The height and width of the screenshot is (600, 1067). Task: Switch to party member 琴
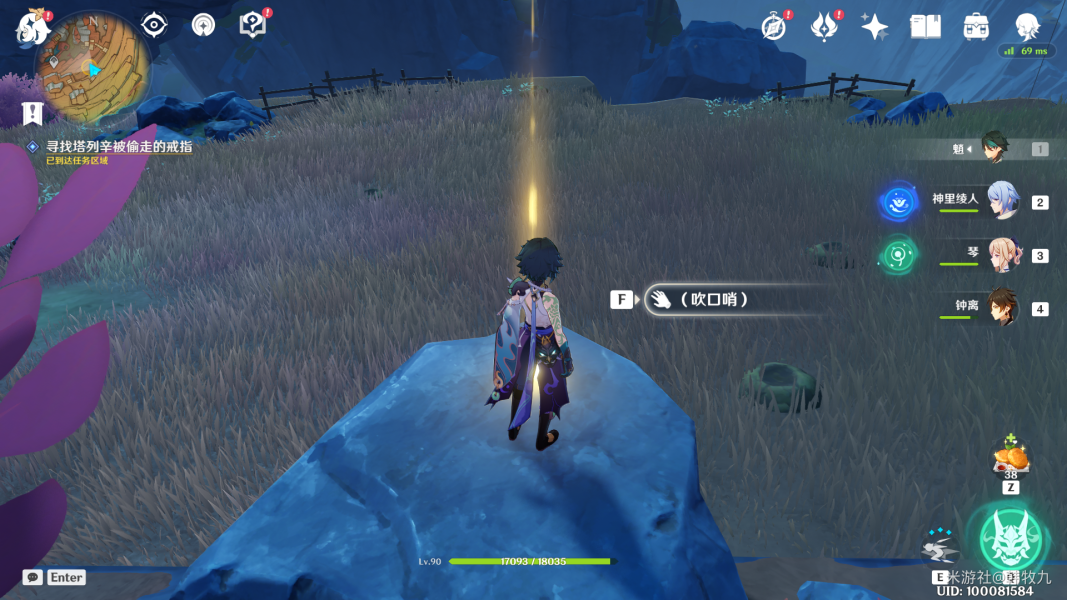1001,255
